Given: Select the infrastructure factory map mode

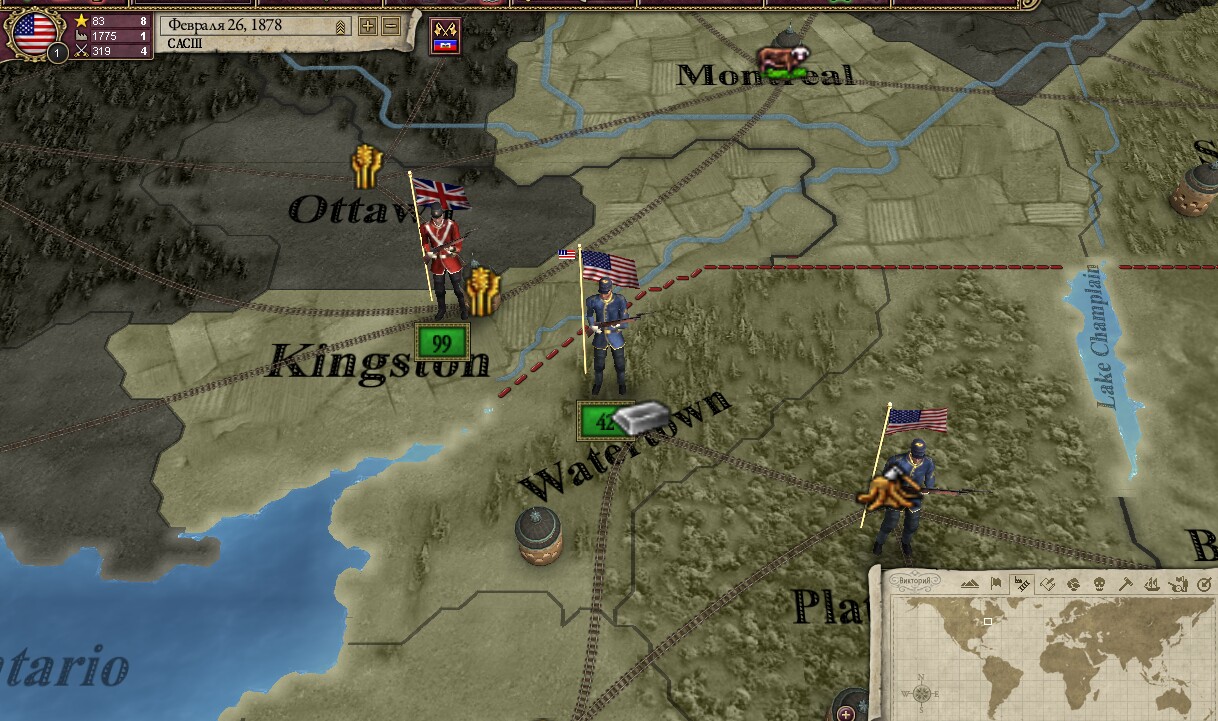Looking at the screenshot, I should [x=1021, y=584].
